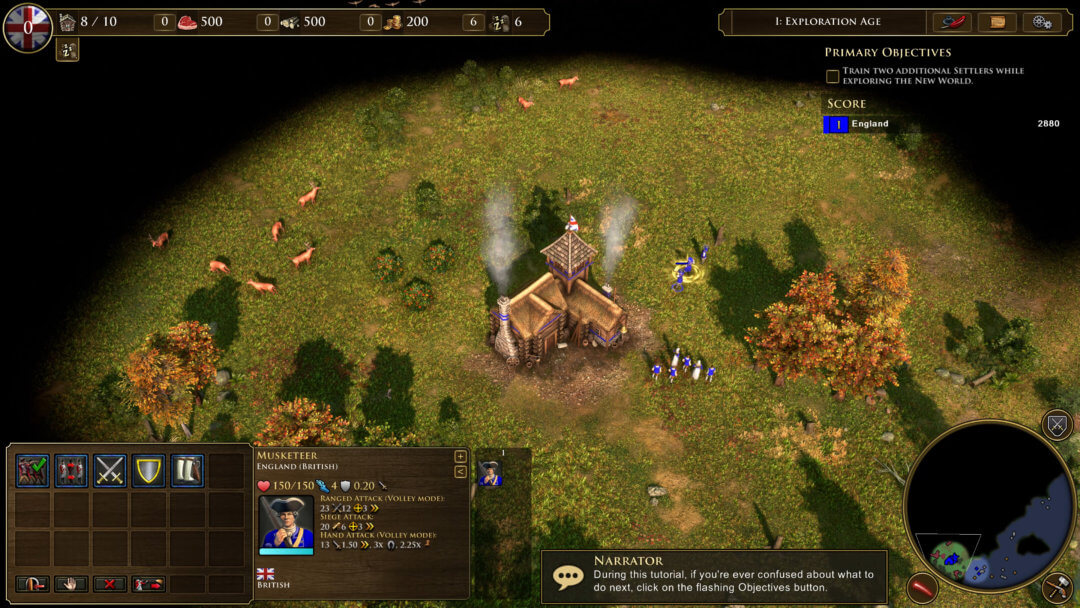The height and width of the screenshot is (608, 1080).
Task: Activate the stop hand command
Action: click(x=72, y=584)
